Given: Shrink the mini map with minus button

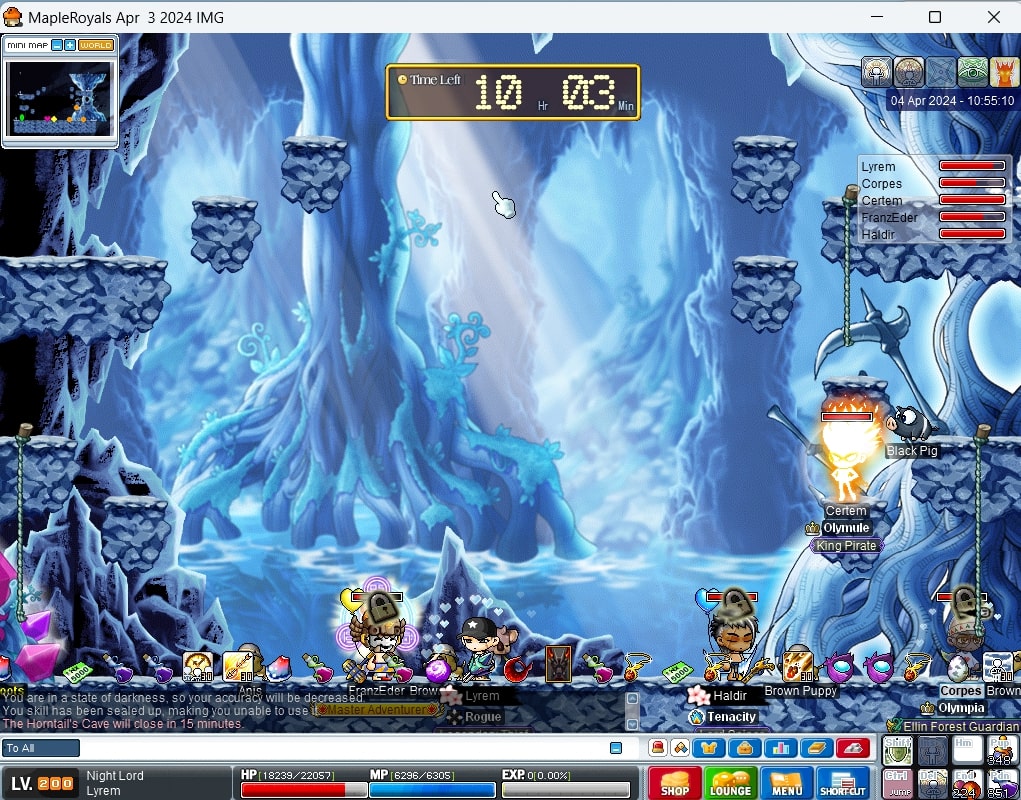Looking at the screenshot, I should coord(57,45).
